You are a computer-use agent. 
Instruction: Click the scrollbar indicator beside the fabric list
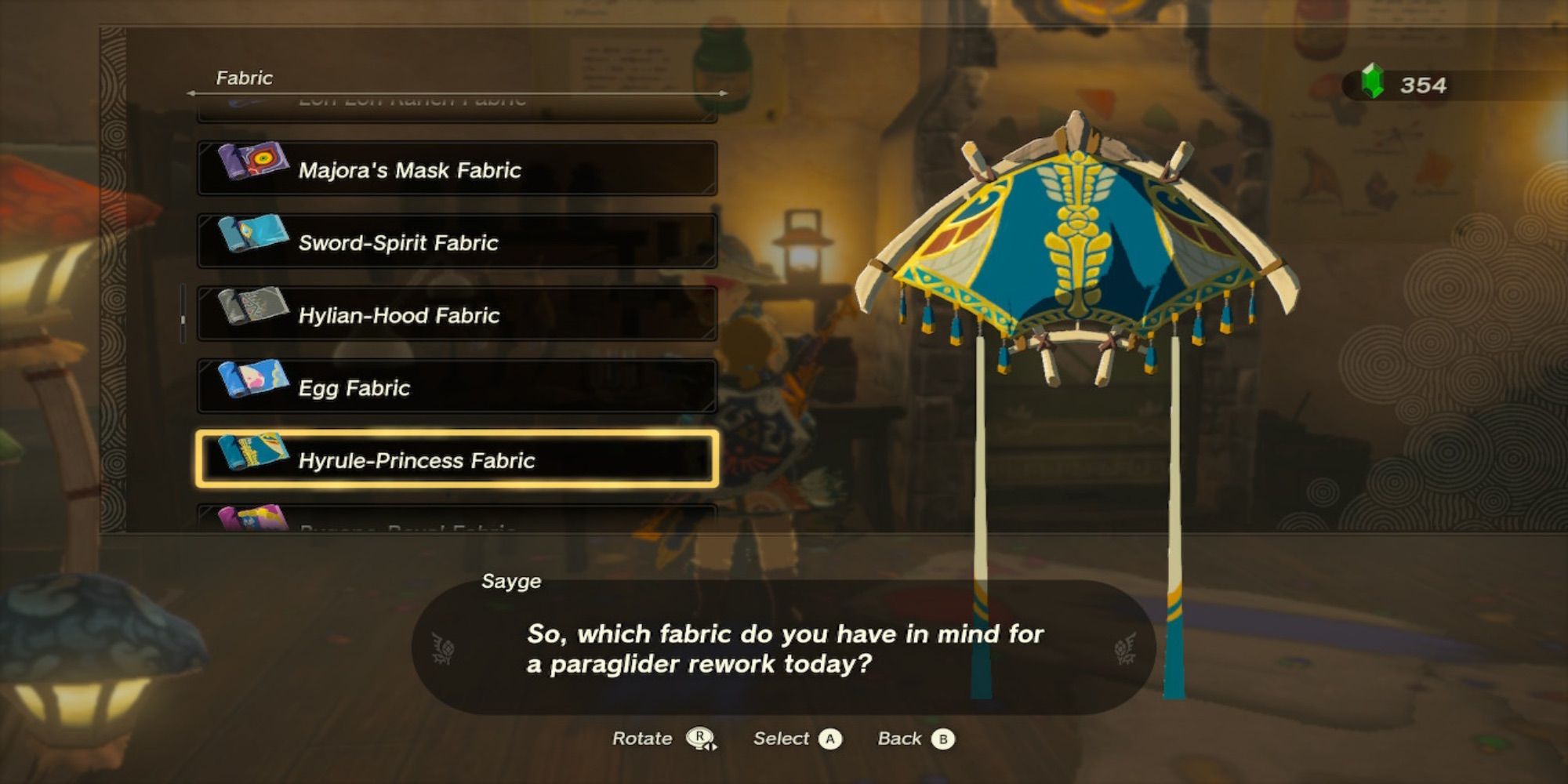(x=183, y=318)
